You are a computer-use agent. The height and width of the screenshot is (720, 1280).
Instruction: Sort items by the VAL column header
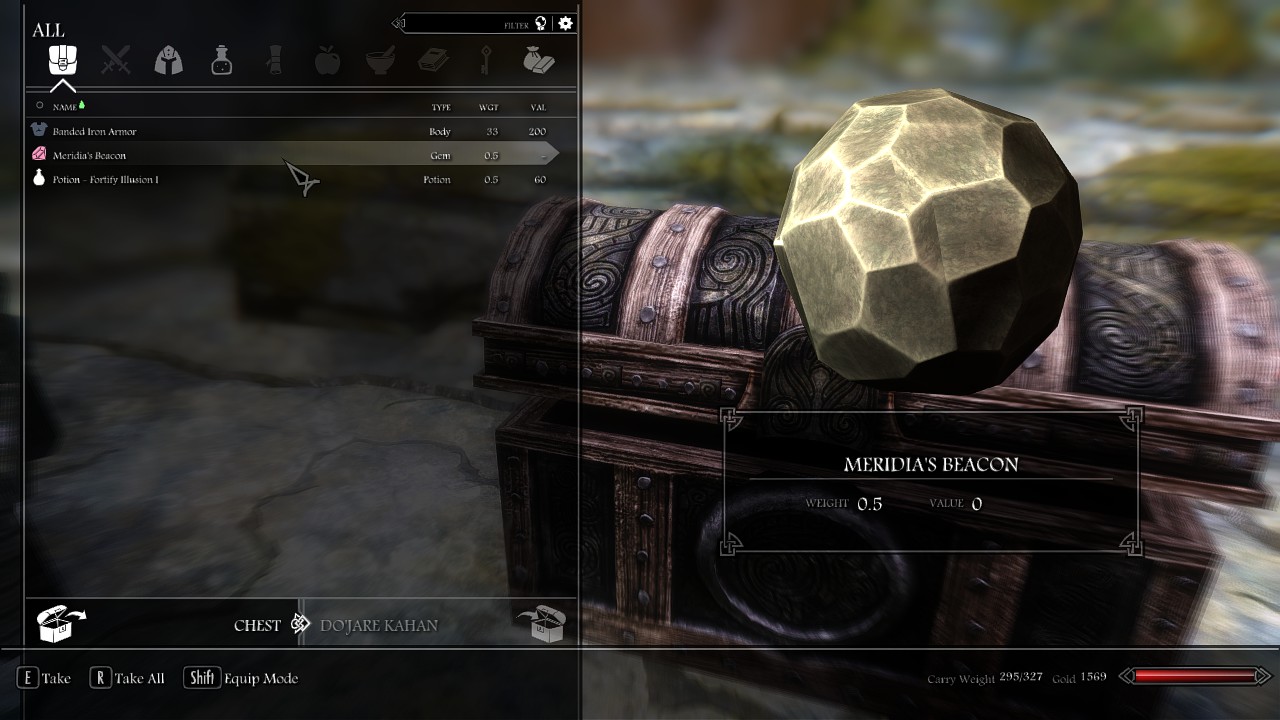point(538,107)
